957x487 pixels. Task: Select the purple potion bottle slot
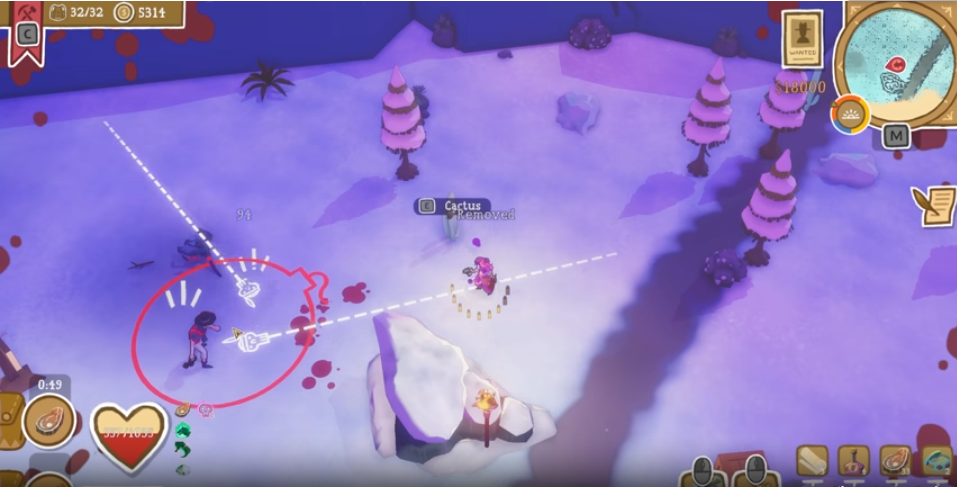853,461
